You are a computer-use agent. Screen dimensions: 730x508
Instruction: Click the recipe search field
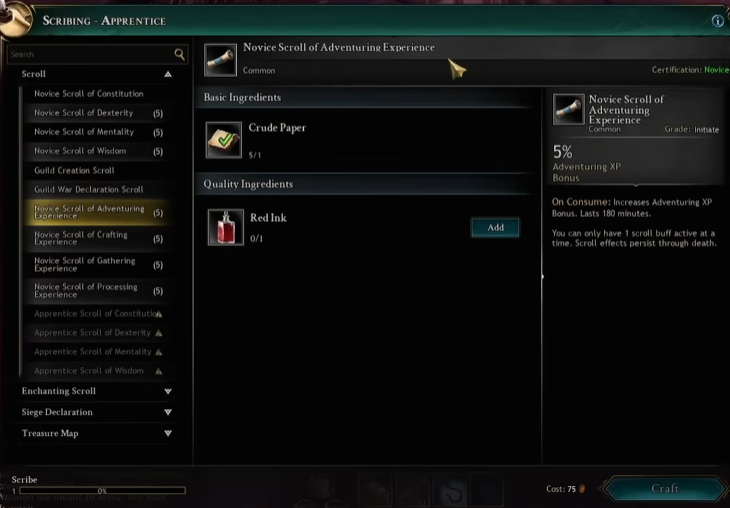(90, 54)
